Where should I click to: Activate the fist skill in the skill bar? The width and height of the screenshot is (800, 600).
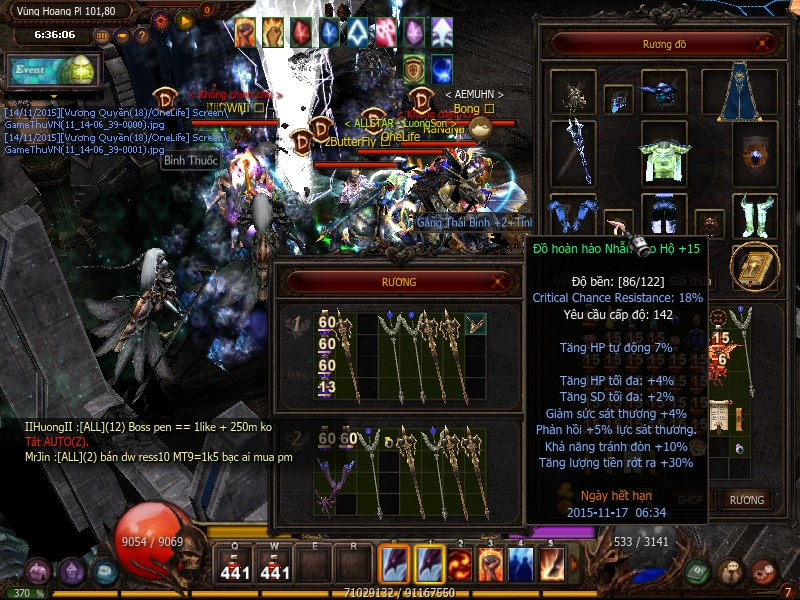tap(489, 565)
